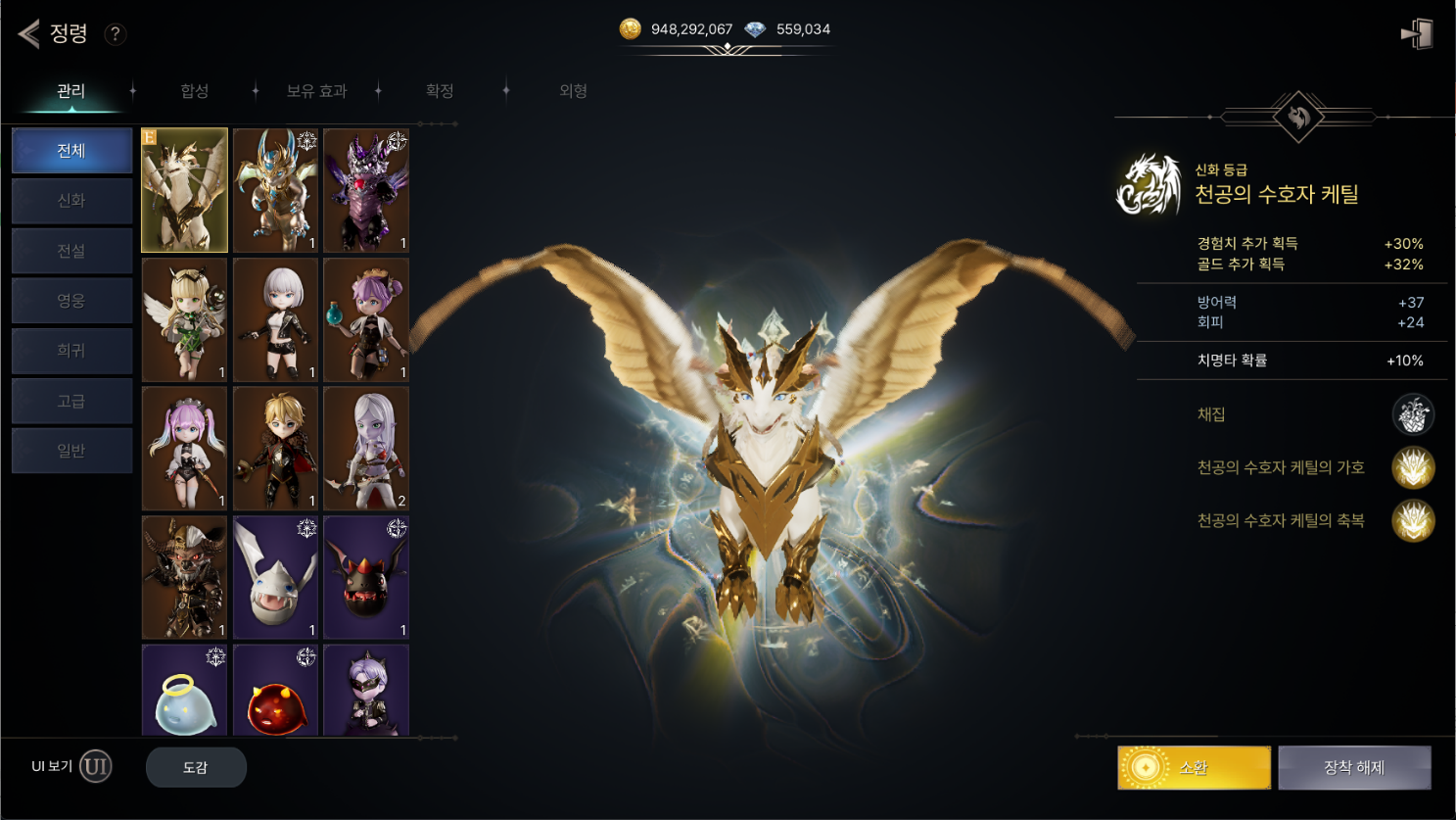Switch to the 합성 tab

195,91
